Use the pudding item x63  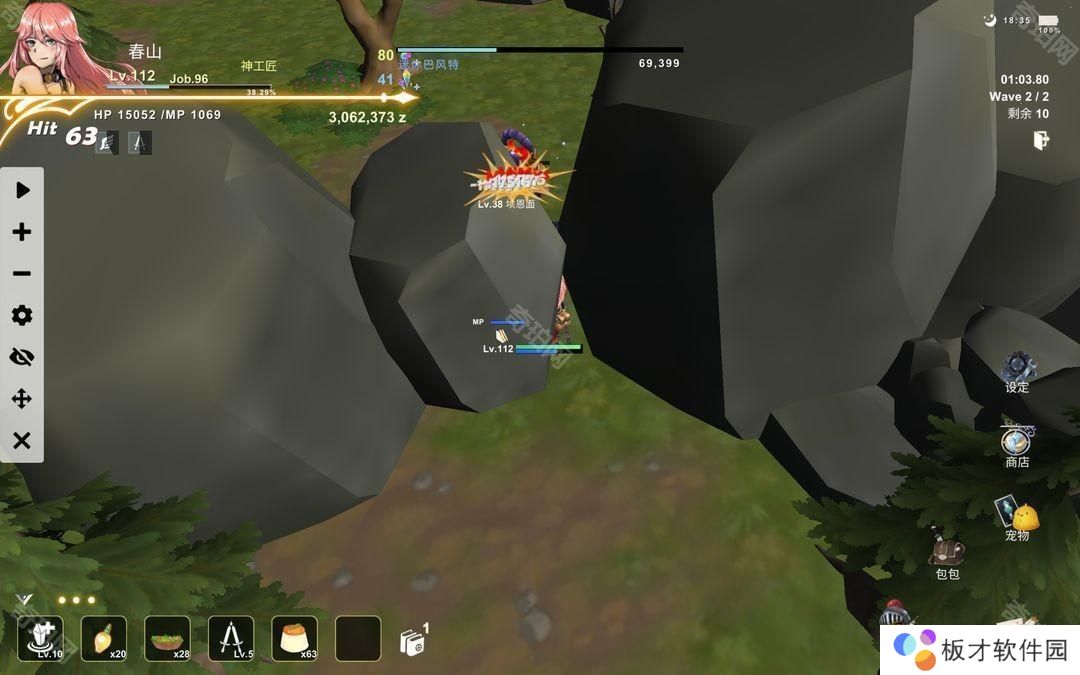(294, 638)
